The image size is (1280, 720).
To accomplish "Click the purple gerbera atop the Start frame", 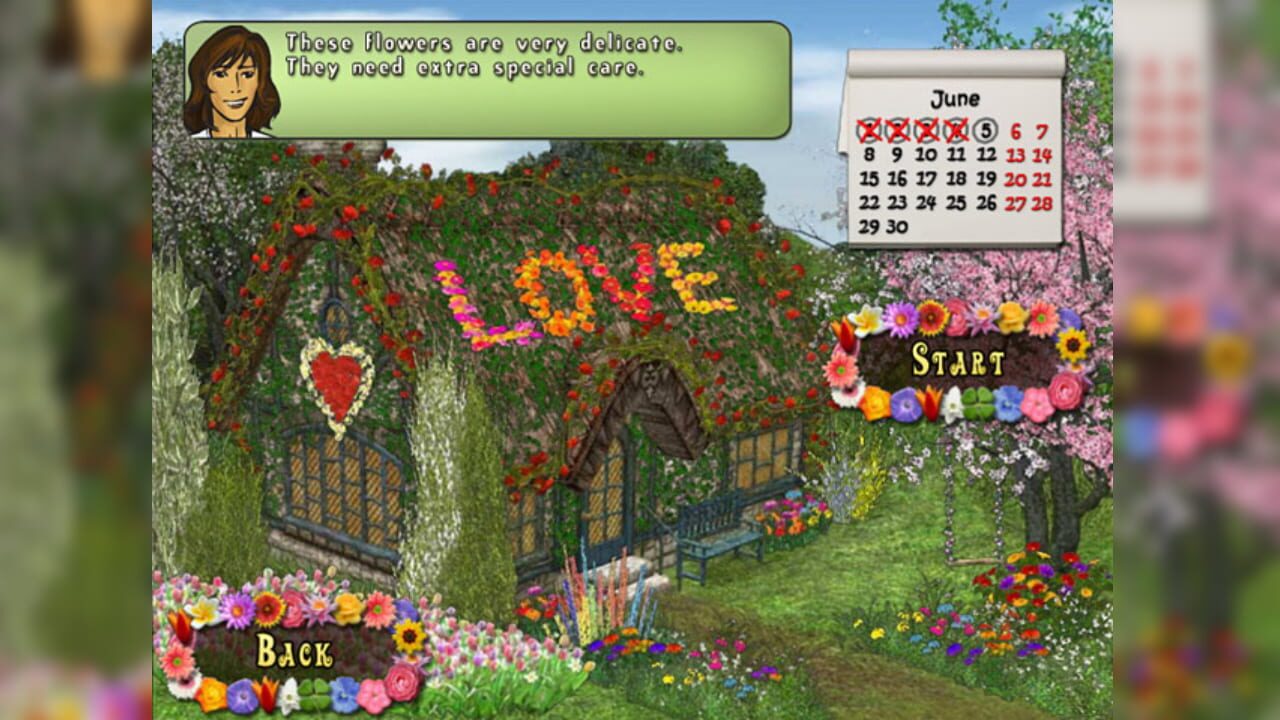I will click(x=900, y=321).
